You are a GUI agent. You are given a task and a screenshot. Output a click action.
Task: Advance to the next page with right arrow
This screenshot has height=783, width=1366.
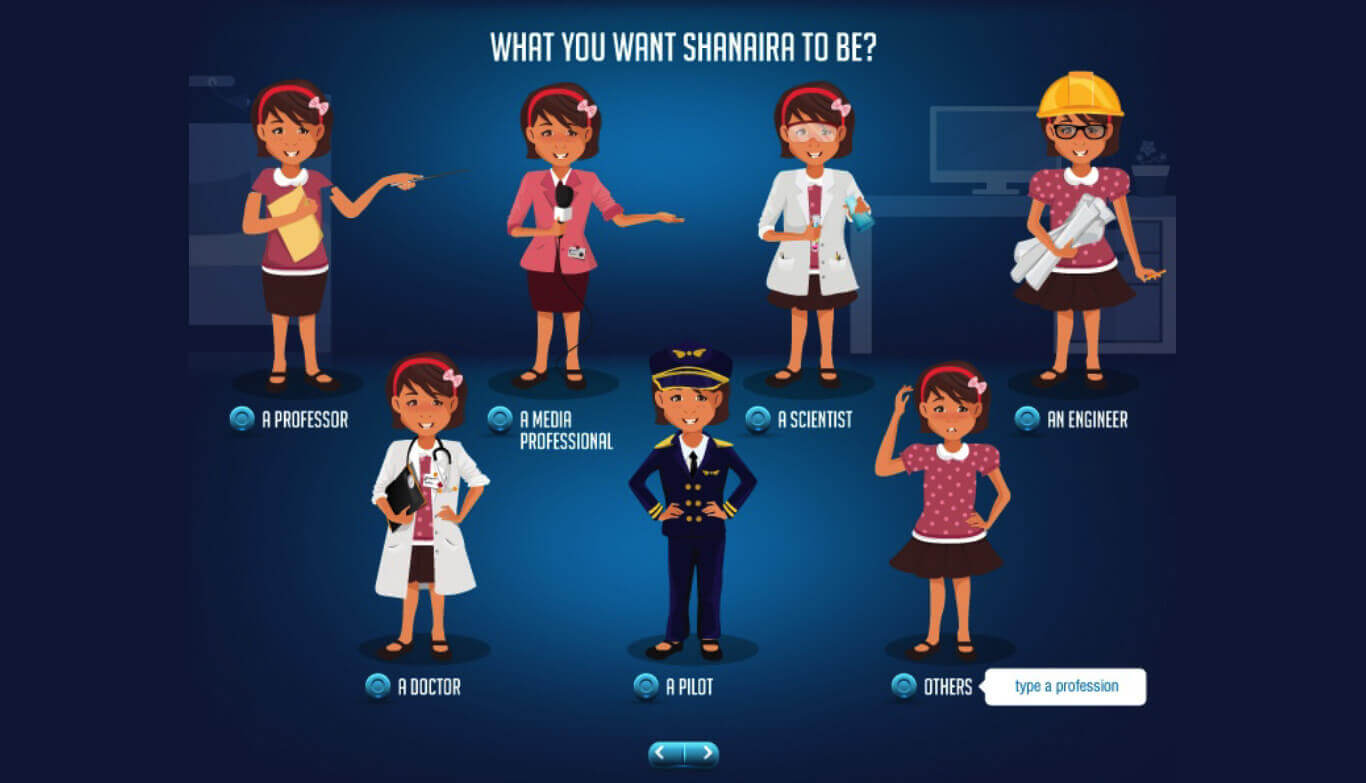[x=702, y=753]
